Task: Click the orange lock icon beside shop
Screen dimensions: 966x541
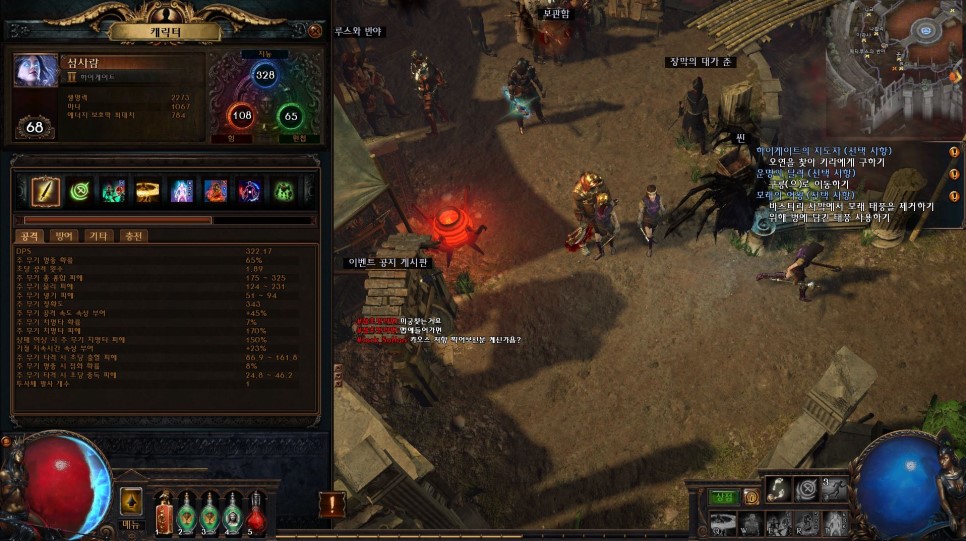Action: click(x=749, y=497)
